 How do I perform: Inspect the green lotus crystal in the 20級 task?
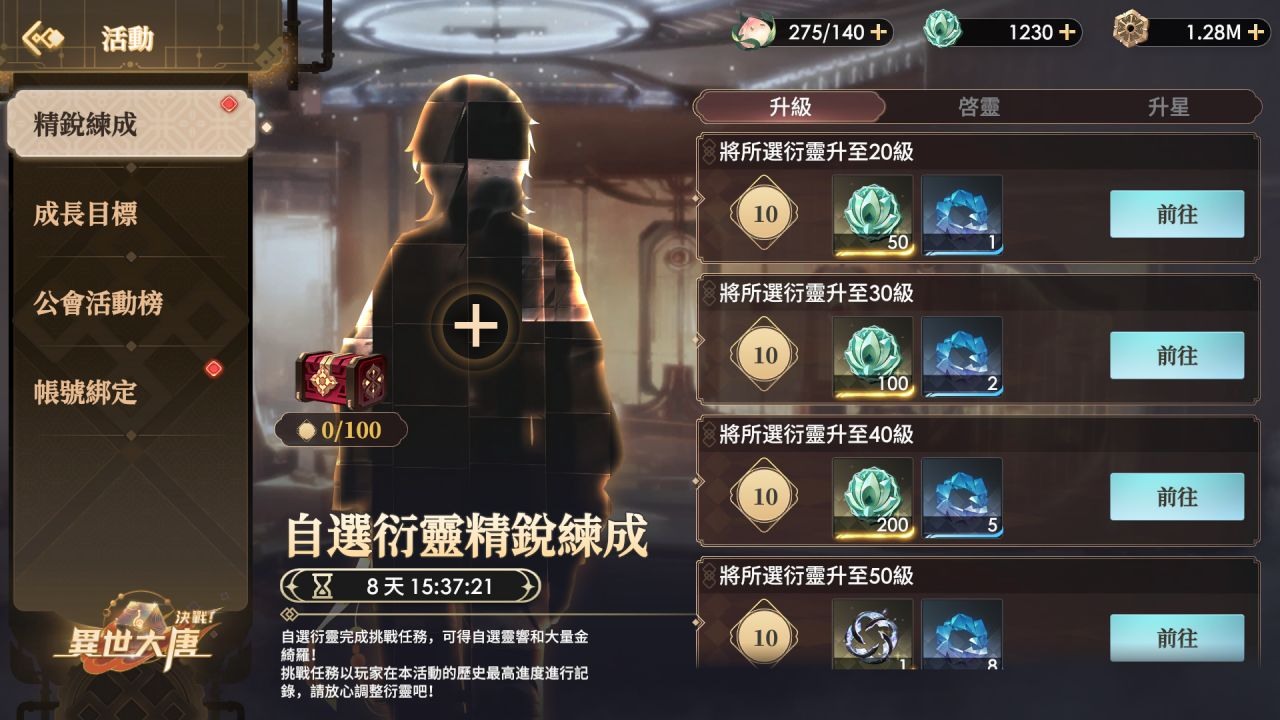870,212
